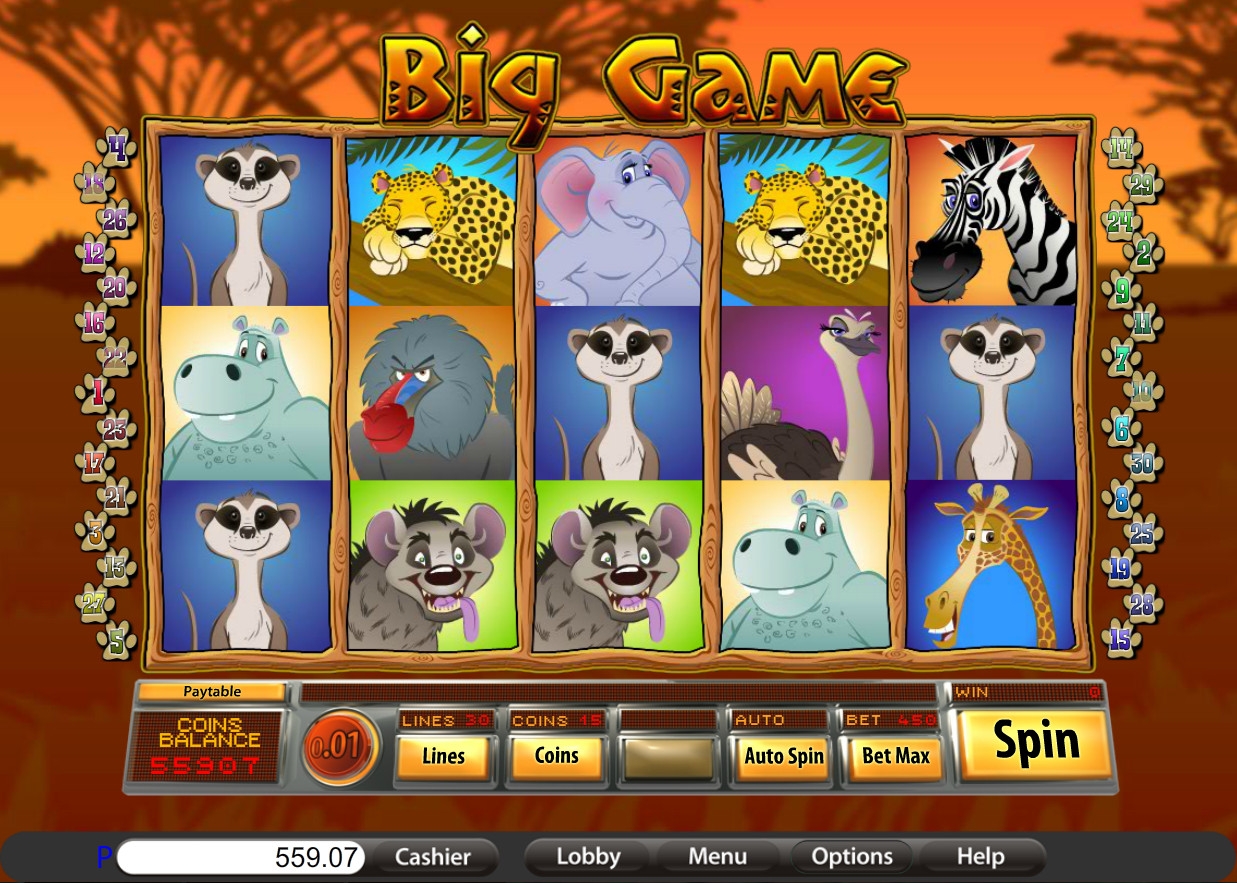
Task: Select payline 30 paw marker
Action: click(x=1142, y=463)
